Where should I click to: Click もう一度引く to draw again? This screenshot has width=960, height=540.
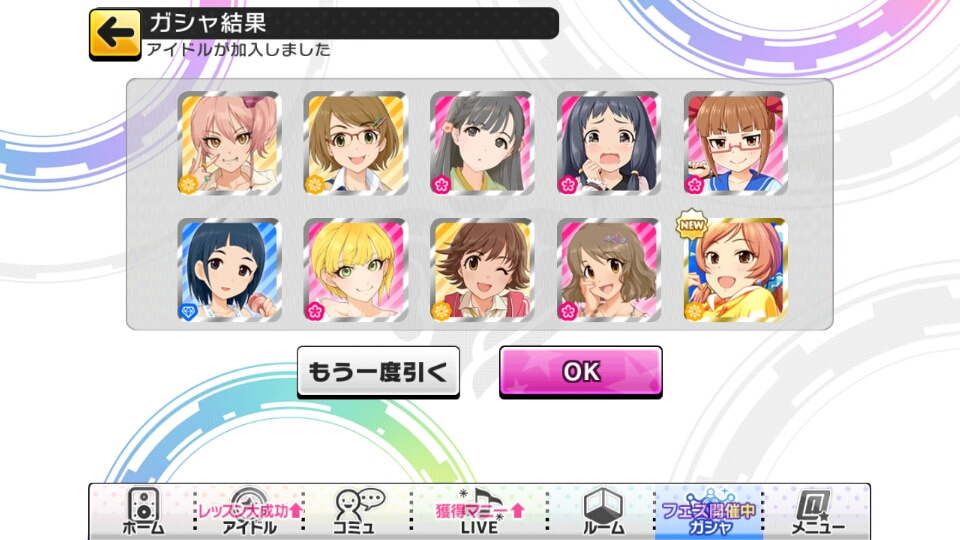[378, 372]
